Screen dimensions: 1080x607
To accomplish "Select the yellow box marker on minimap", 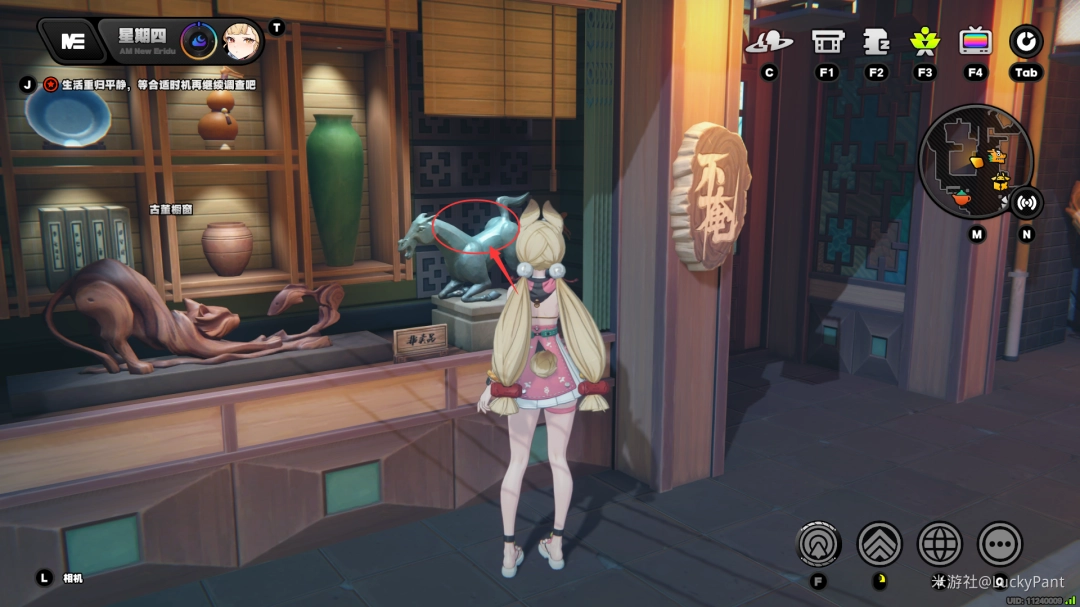I will 1000,182.
